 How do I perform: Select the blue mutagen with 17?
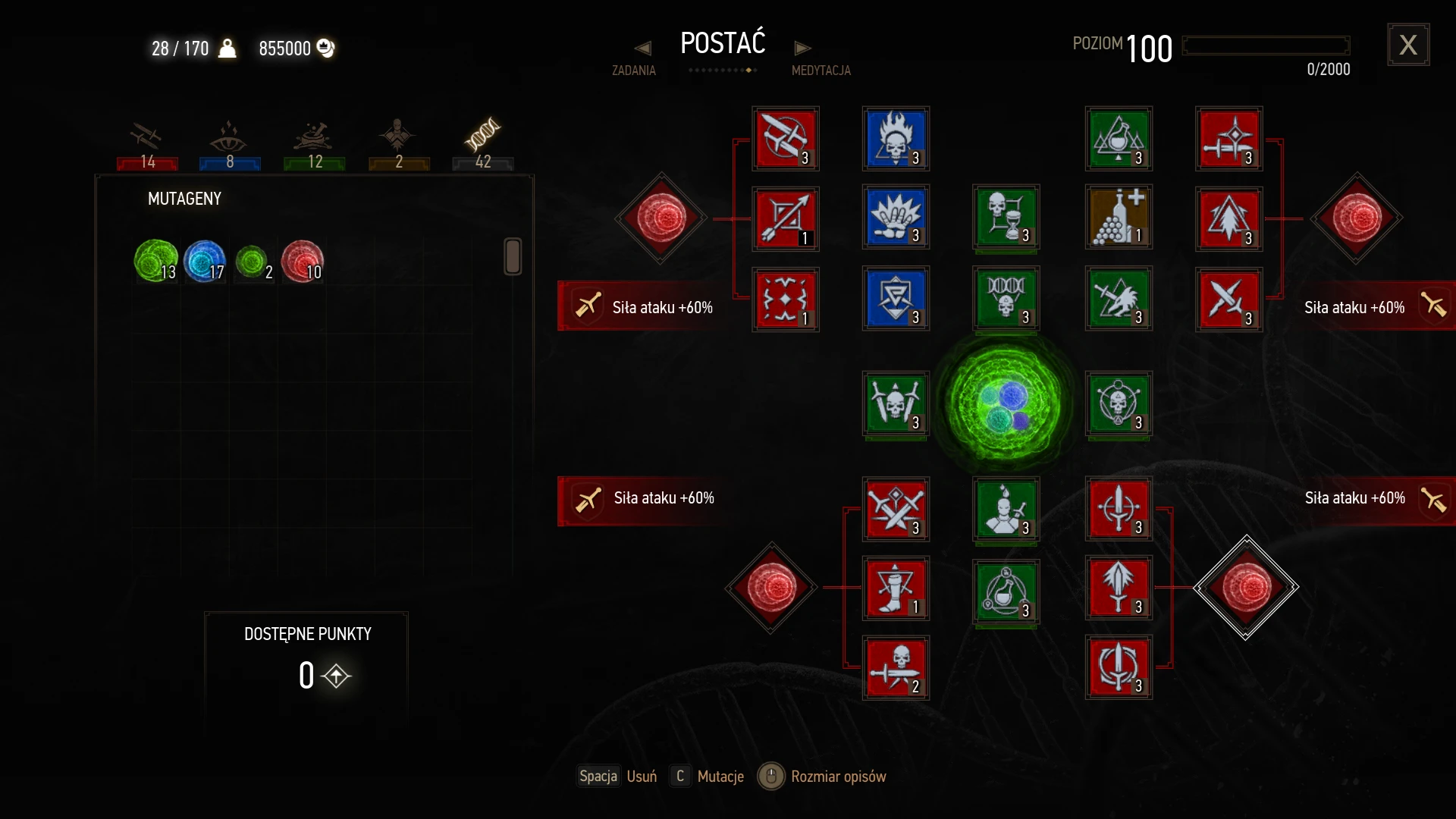pyautogui.click(x=205, y=261)
